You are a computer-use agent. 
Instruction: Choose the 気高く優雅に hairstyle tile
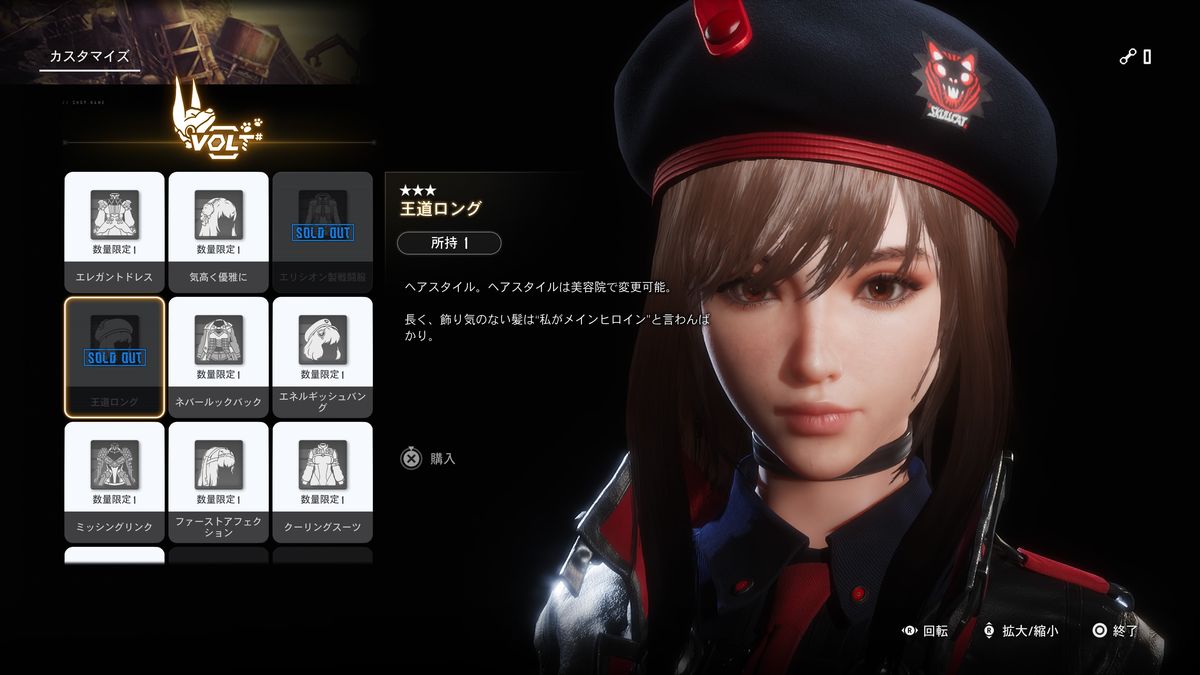coord(218,231)
